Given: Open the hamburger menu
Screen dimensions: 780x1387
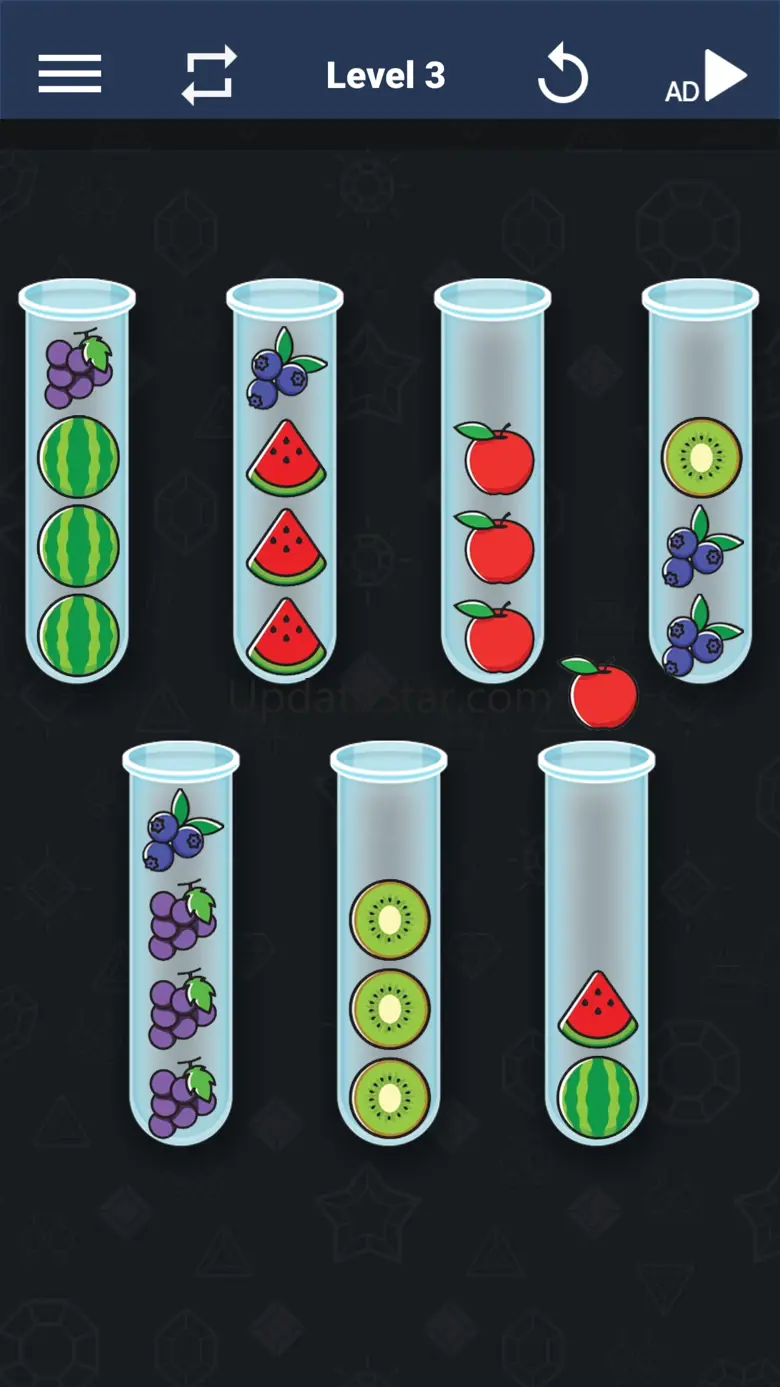Looking at the screenshot, I should pos(70,74).
